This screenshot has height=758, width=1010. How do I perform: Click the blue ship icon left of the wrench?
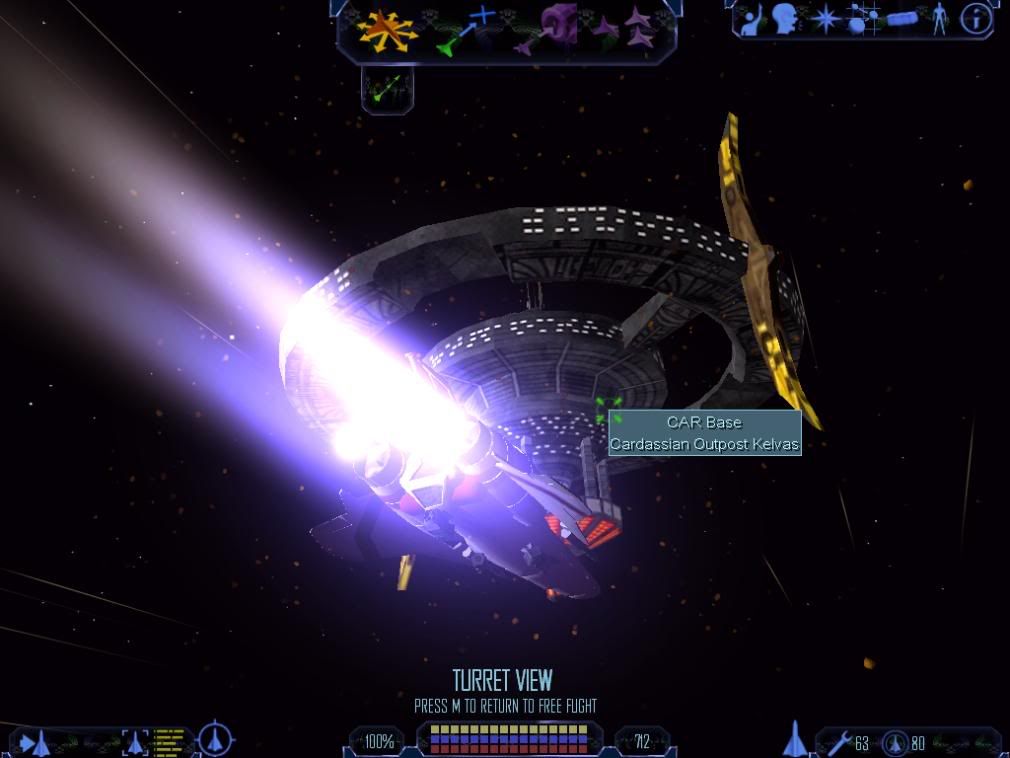point(795,739)
